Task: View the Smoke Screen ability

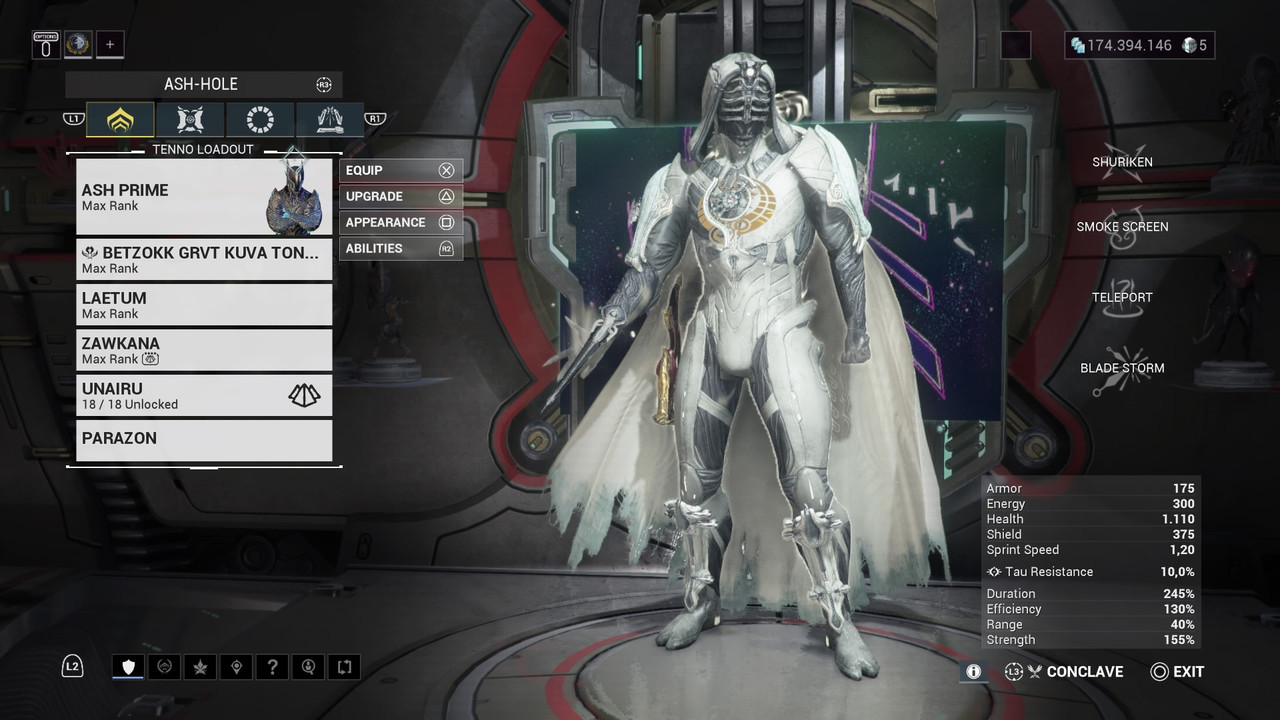Action: coord(1122,227)
